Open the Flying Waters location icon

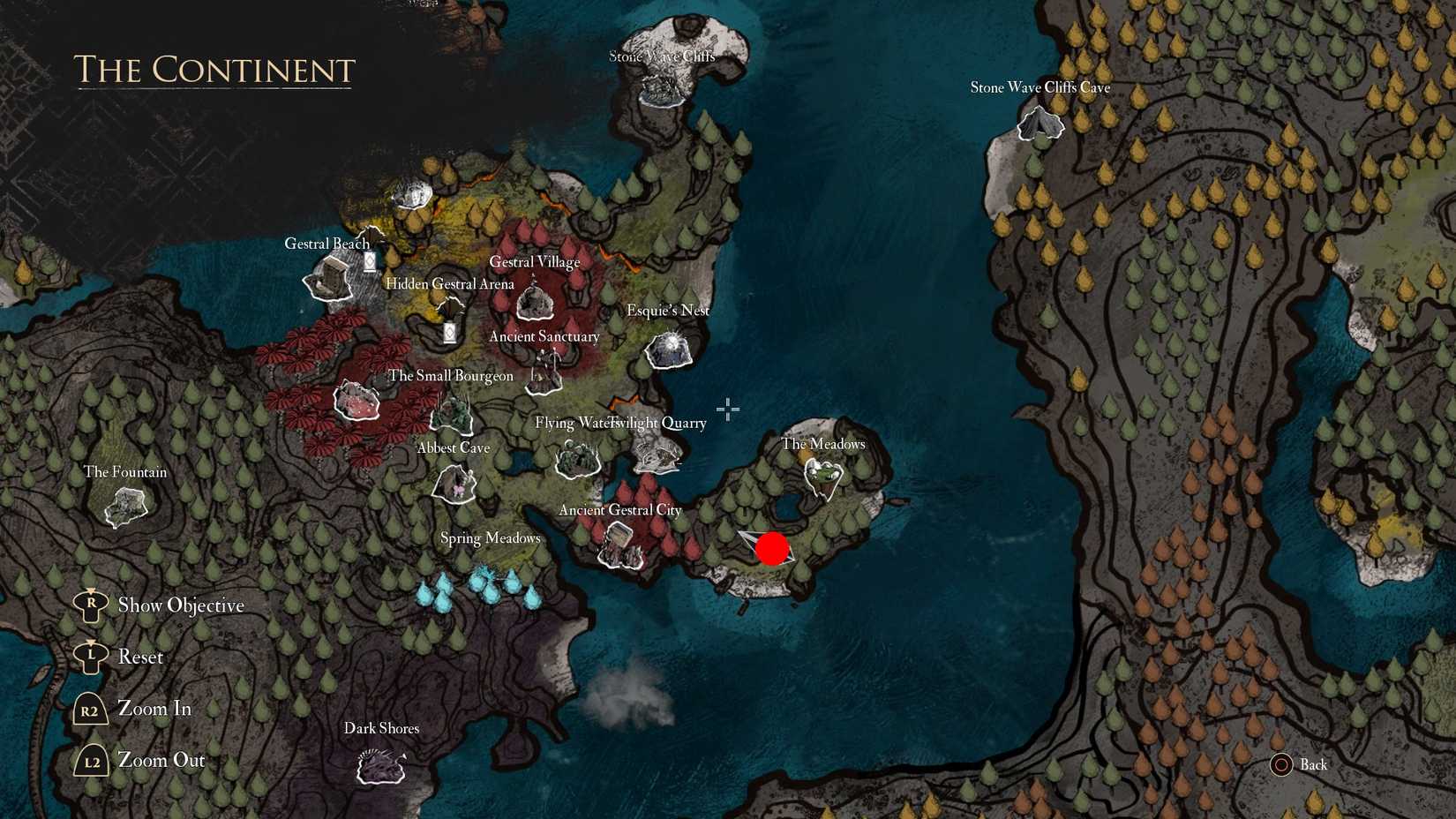coord(577,460)
